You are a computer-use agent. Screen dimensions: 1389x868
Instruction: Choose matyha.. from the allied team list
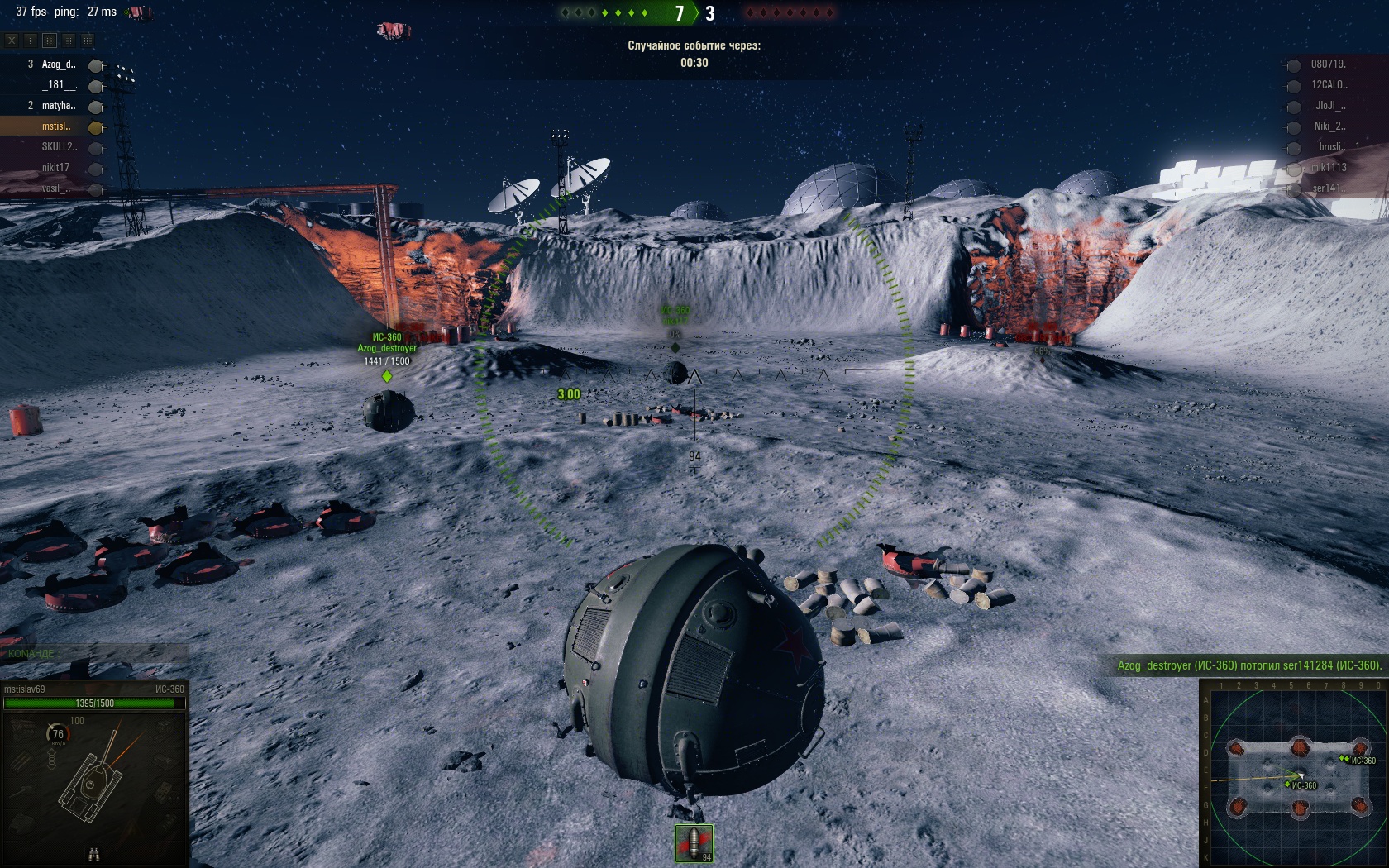pos(58,106)
